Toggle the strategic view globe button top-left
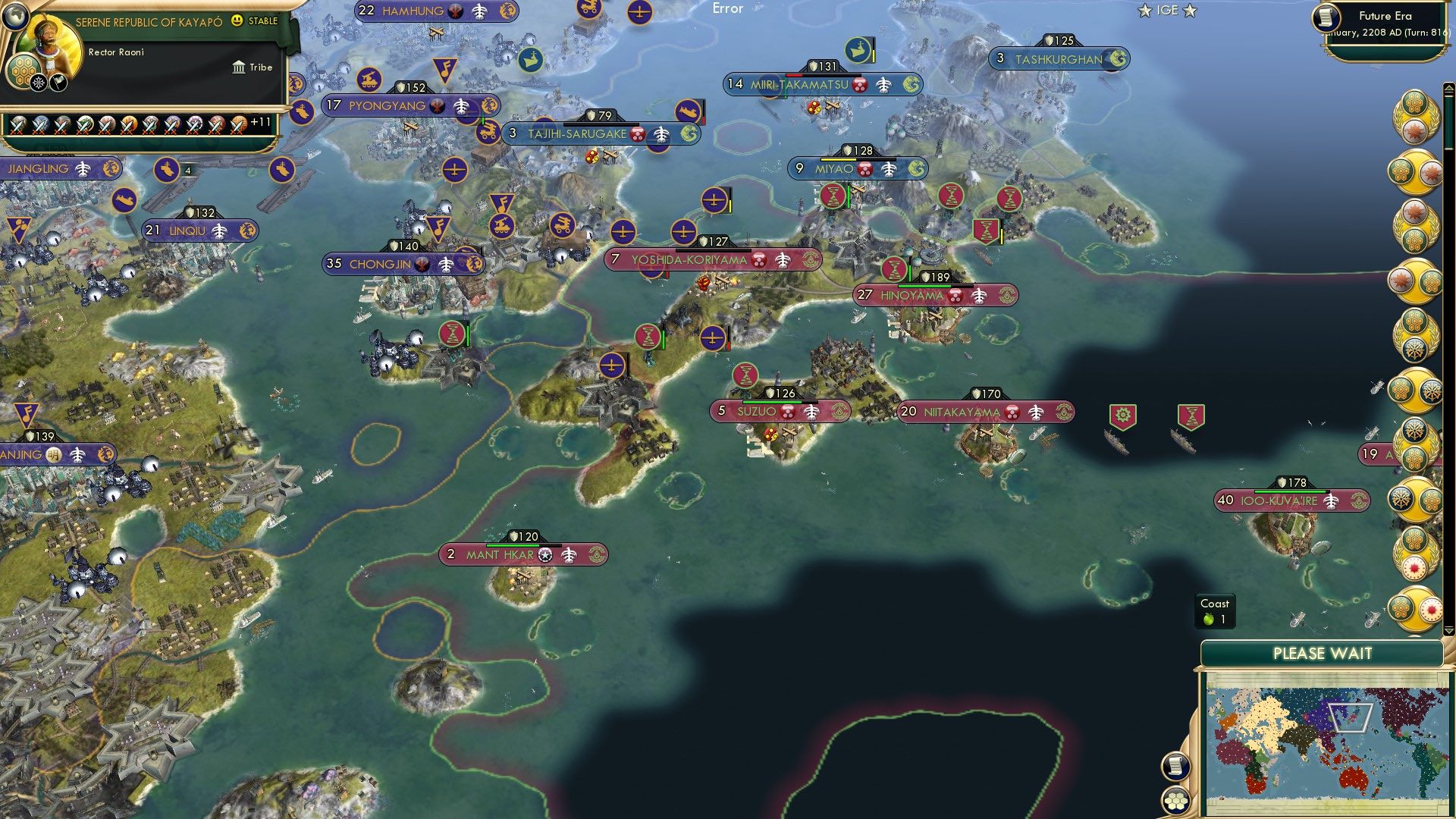This screenshot has height=819, width=1456. (x=17, y=17)
